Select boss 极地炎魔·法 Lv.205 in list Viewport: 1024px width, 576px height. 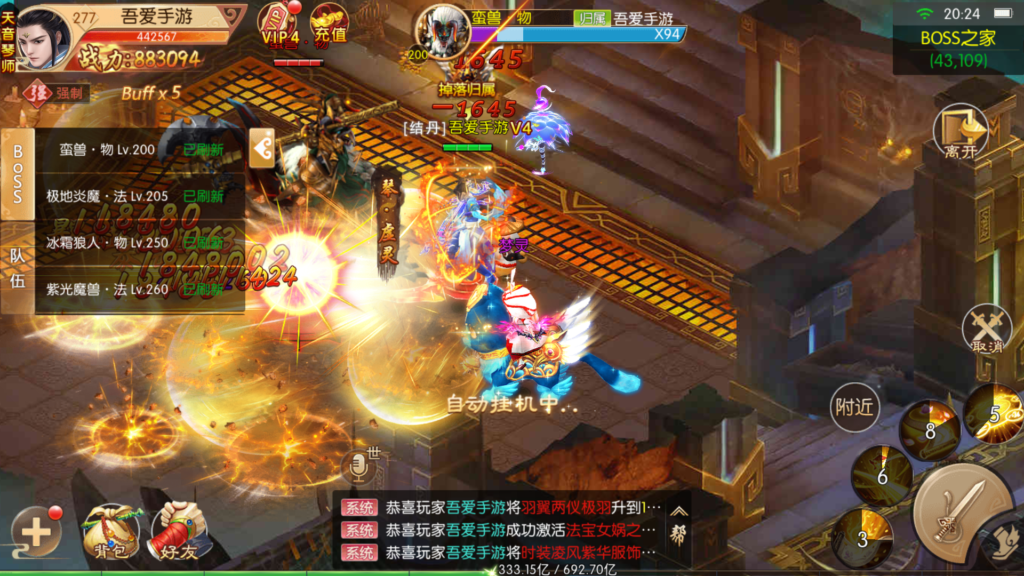click(140, 196)
